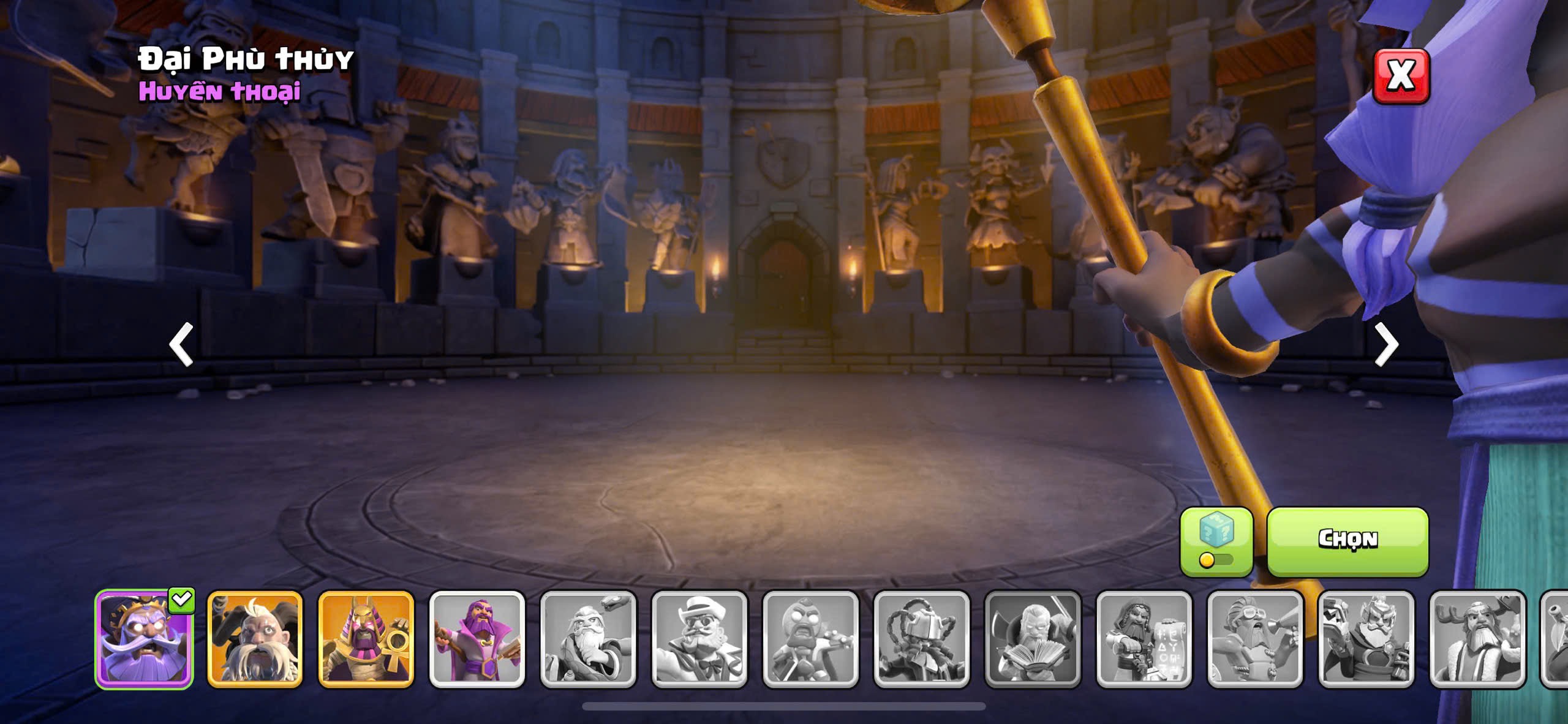Pick the gingerbread warden skin thumbnail
Viewport: 1568px width, 724px height.
[x=810, y=639]
